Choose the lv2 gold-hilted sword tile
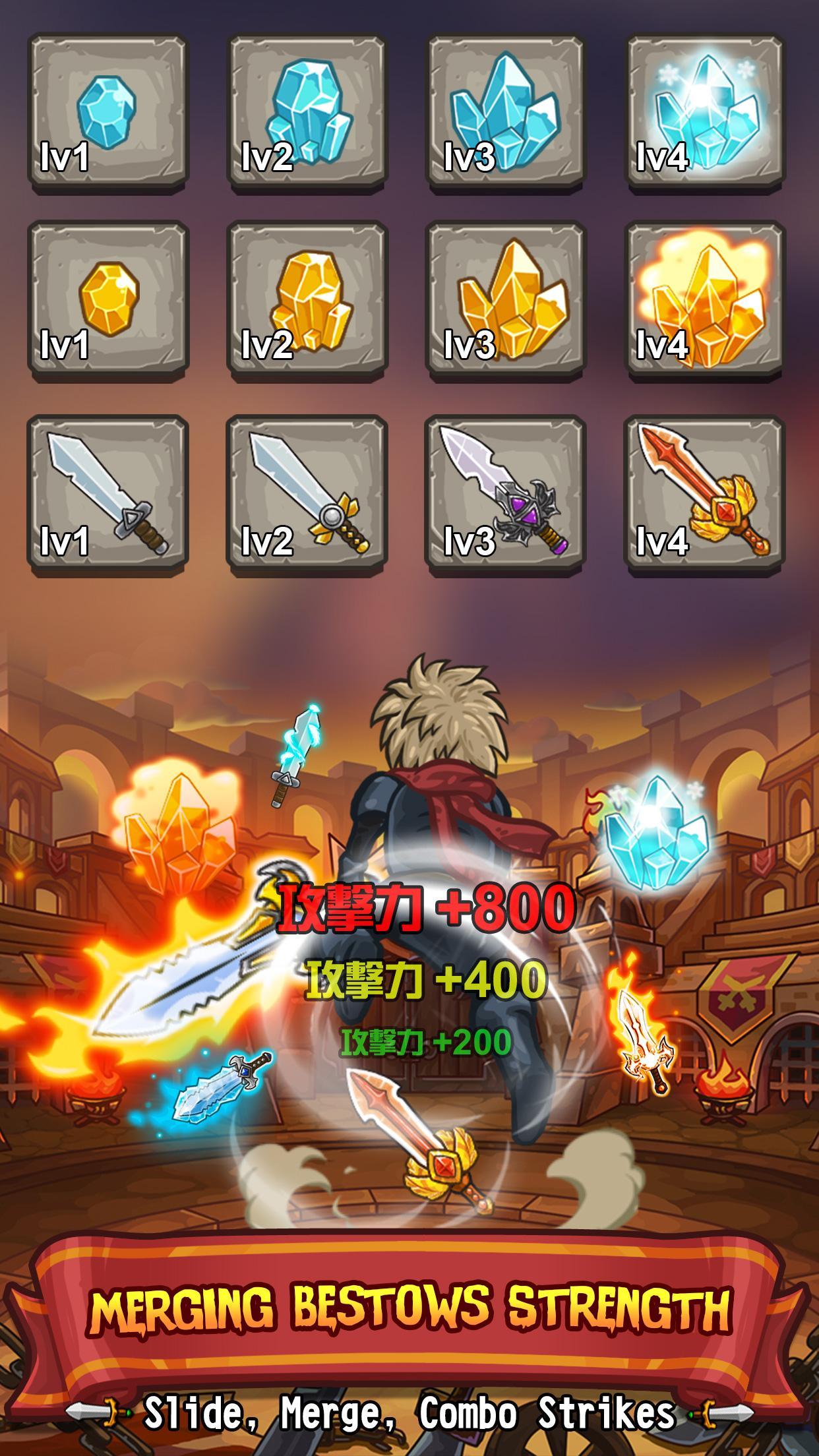Viewport: 819px width, 1456px height. pyautogui.click(x=307, y=496)
